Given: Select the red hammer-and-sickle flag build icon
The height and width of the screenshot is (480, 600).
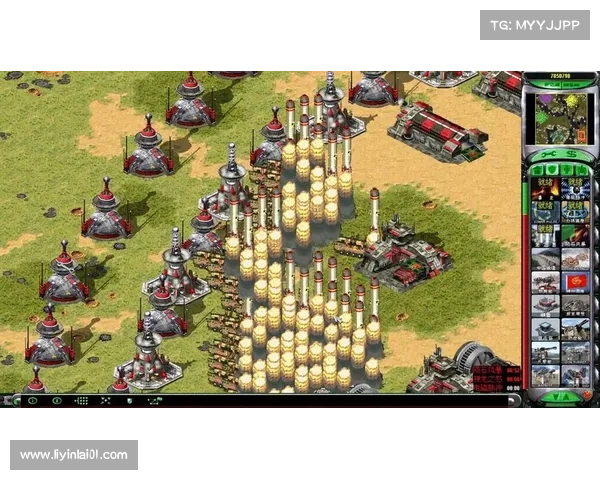Looking at the screenshot, I should (x=574, y=282).
